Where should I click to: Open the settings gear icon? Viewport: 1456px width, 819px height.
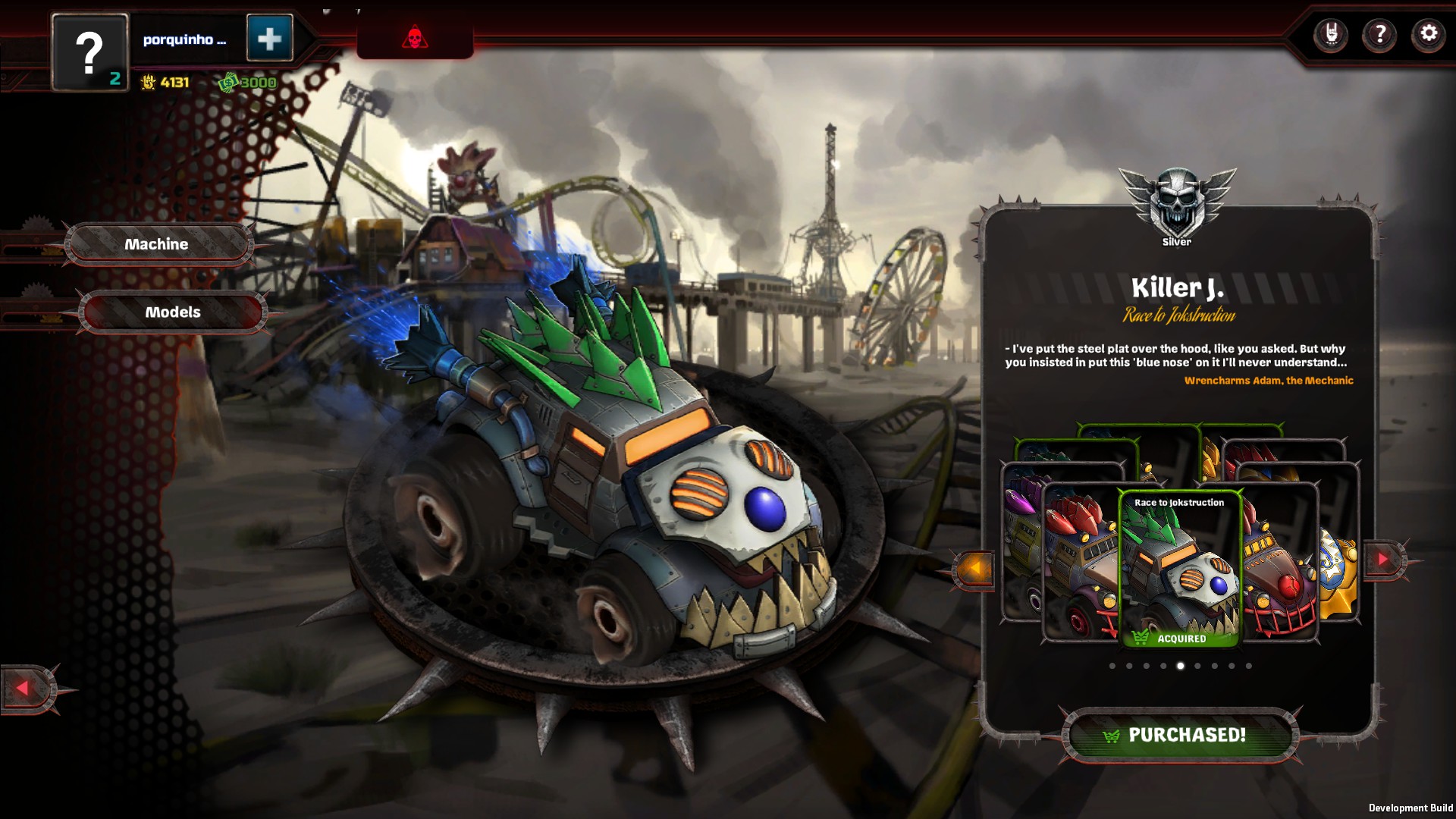tap(1427, 33)
